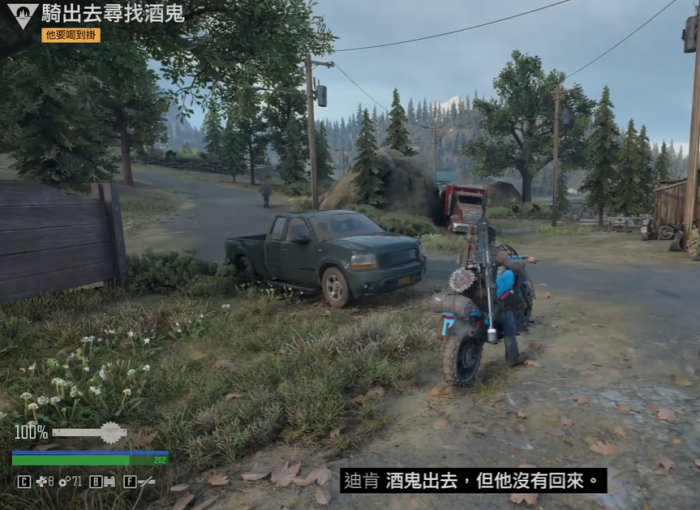This screenshot has height=510, width=700.
Task: Click the yellow 他要喝到掛 objective tag
Action: (x=71, y=35)
